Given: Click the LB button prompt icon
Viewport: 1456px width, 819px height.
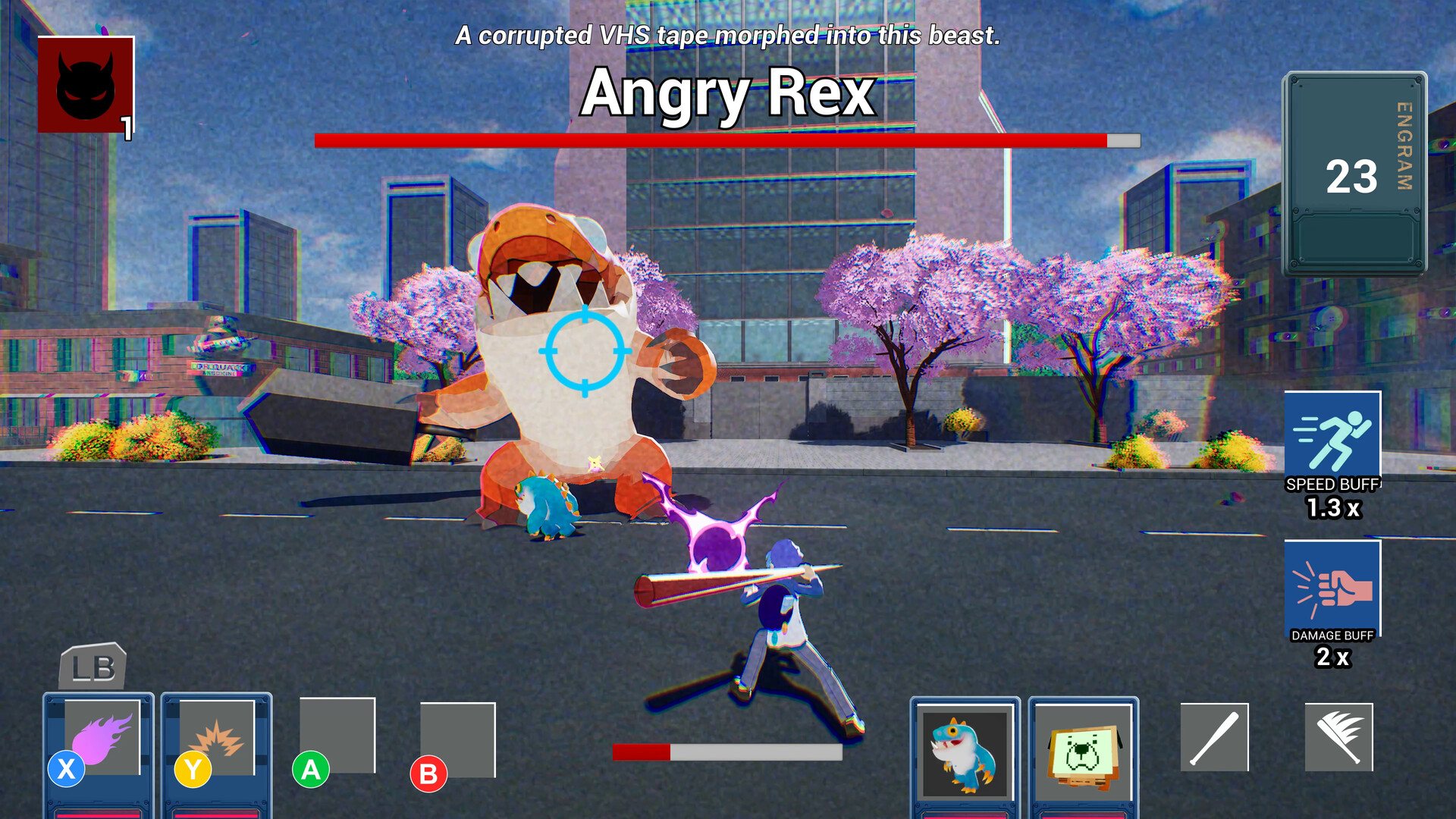Looking at the screenshot, I should click(x=93, y=667).
